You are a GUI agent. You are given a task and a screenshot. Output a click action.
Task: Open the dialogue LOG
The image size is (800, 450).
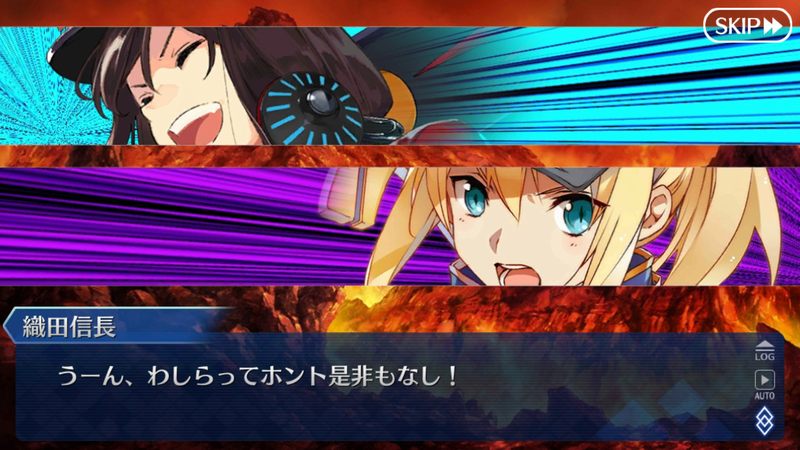pos(765,349)
